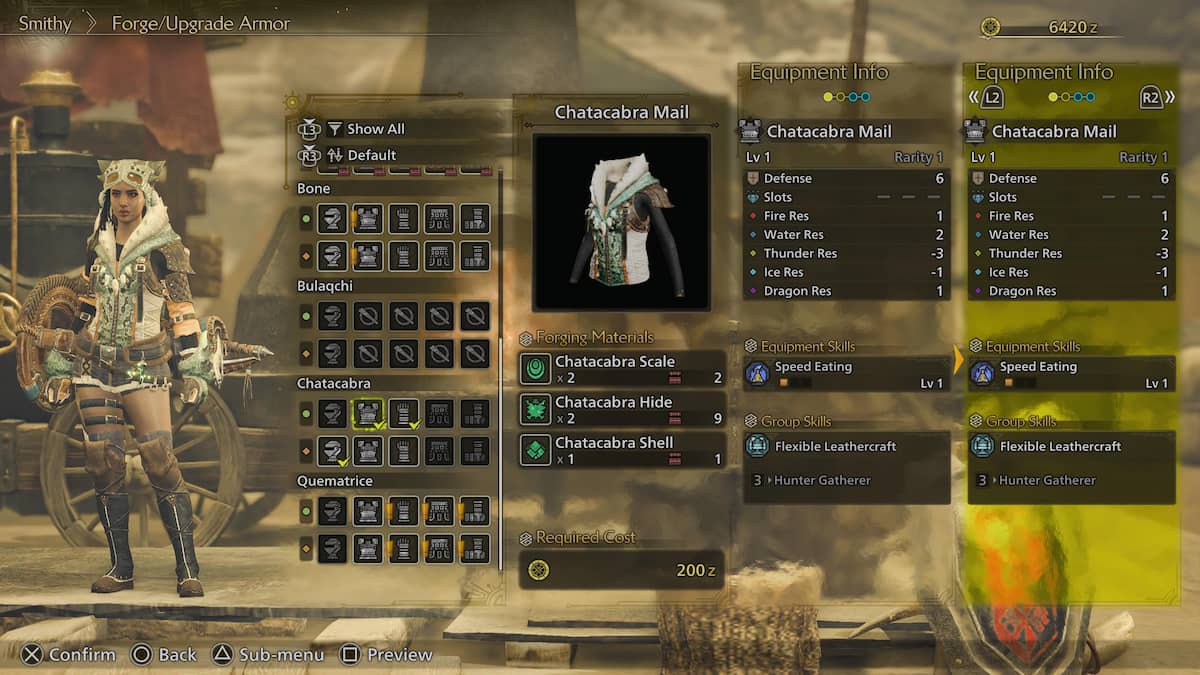Change the Default sort order
1200x675 pixels.
click(370, 155)
